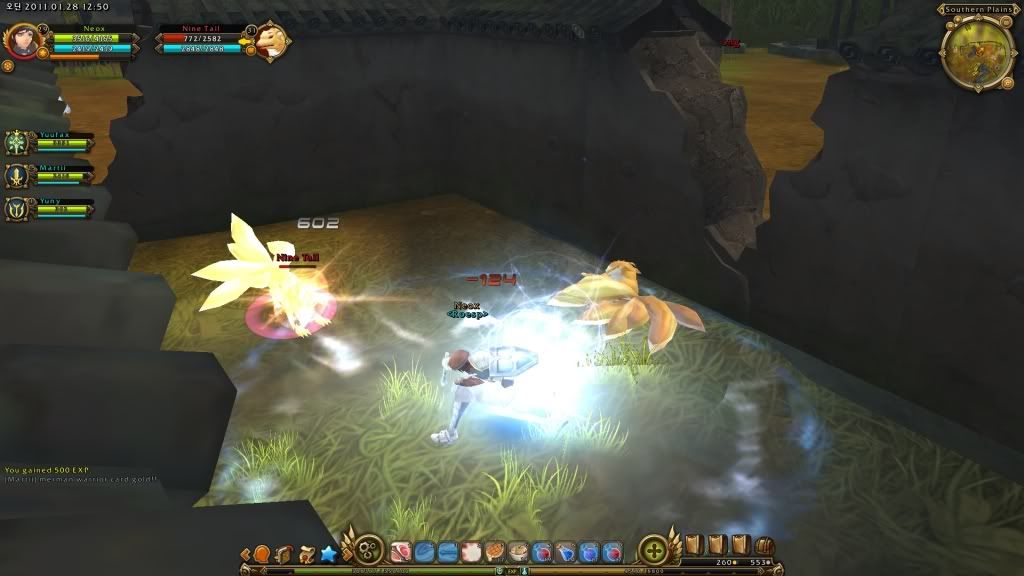Activate the blue star menu icon
This screenshot has height=576, width=1024.
click(328, 553)
